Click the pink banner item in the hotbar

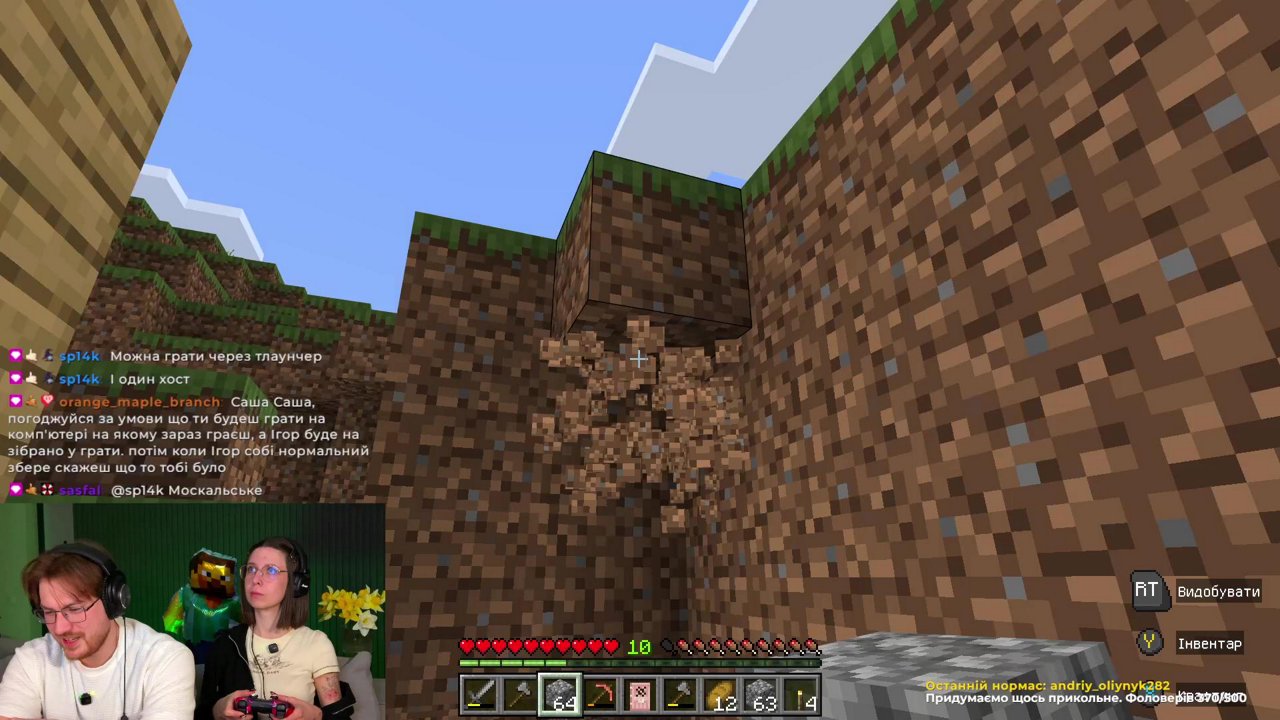[640, 693]
